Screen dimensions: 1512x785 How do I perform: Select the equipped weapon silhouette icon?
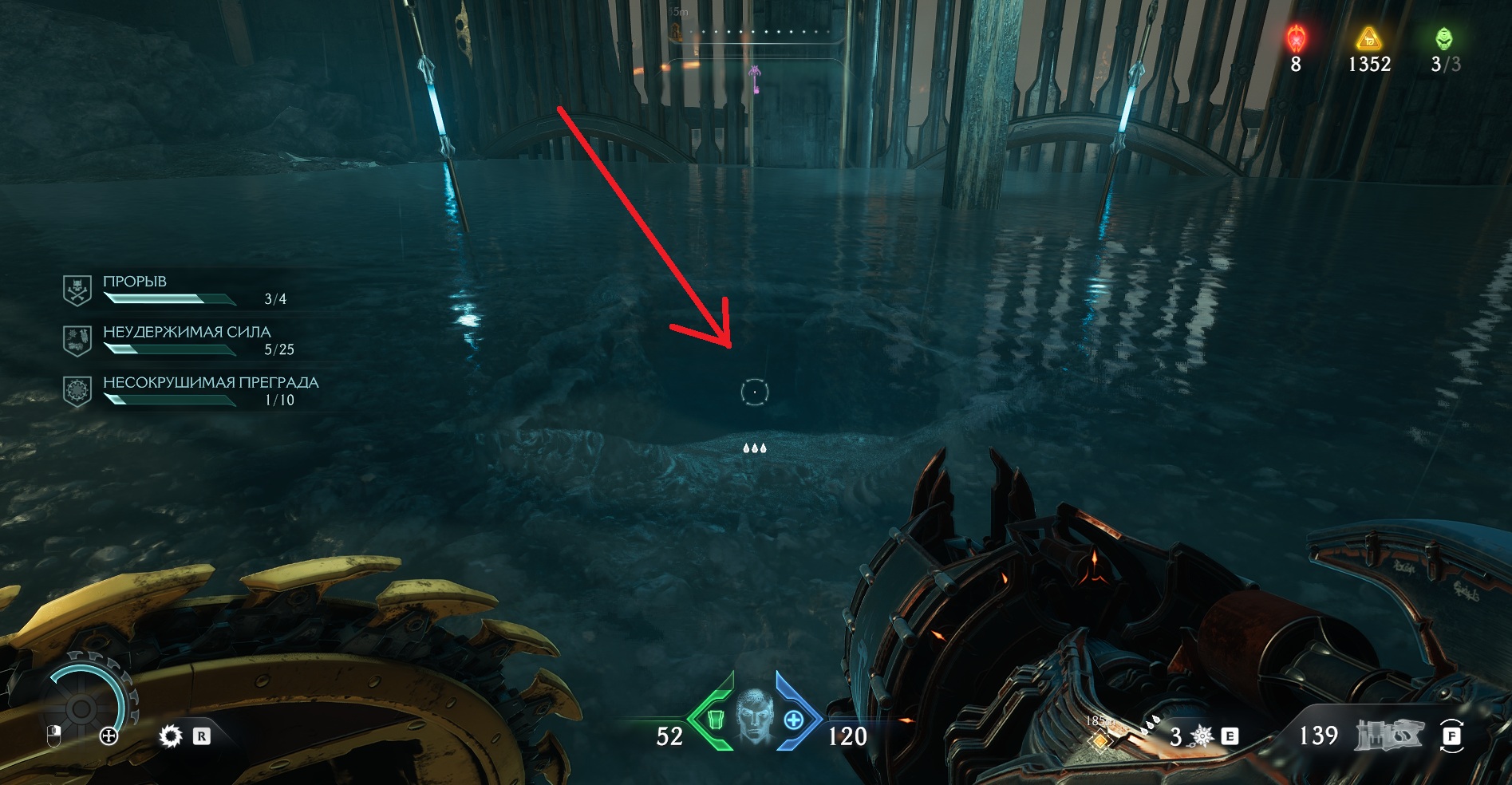pyautogui.click(x=1389, y=735)
